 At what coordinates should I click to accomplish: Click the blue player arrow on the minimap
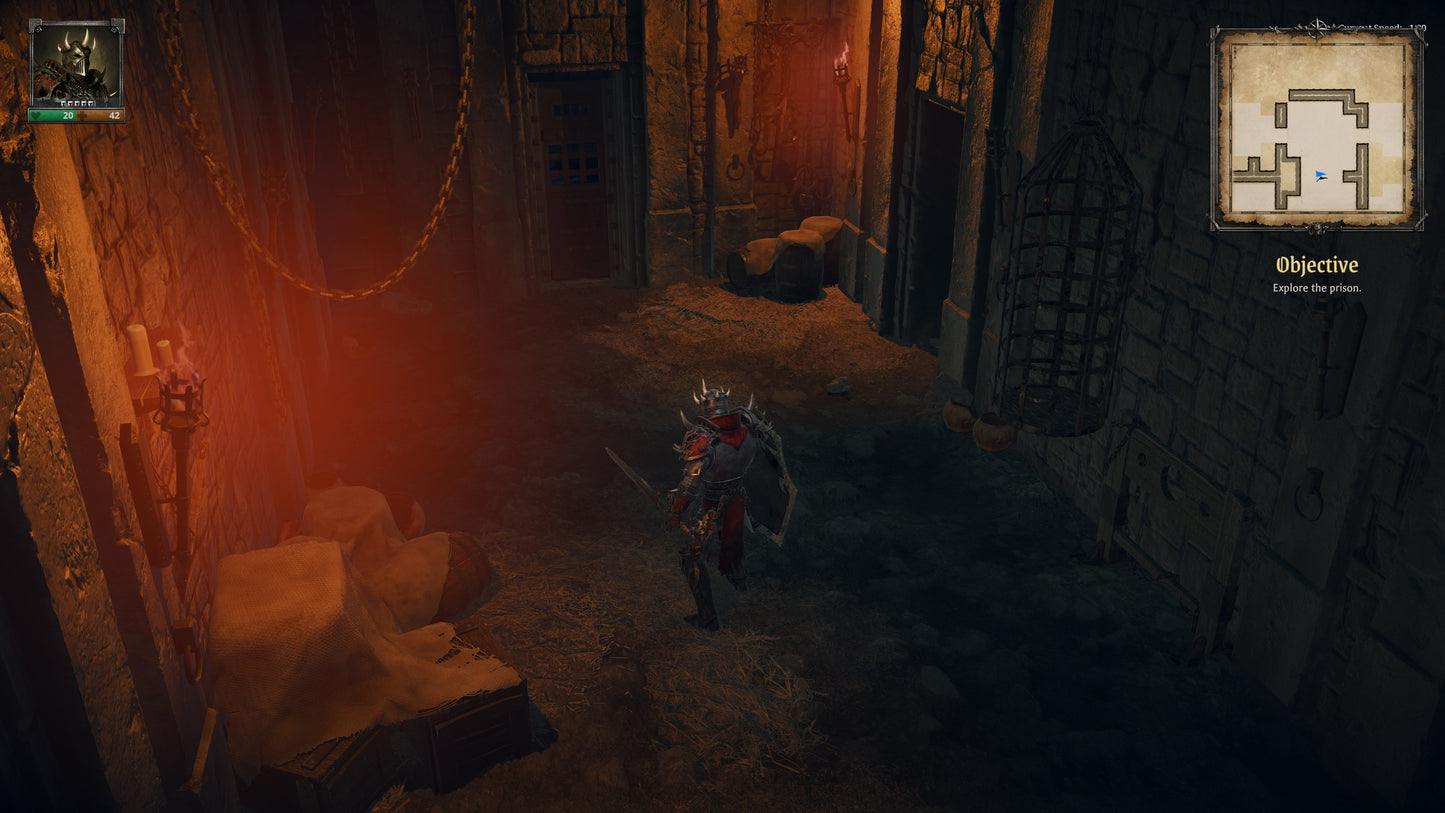[1319, 173]
